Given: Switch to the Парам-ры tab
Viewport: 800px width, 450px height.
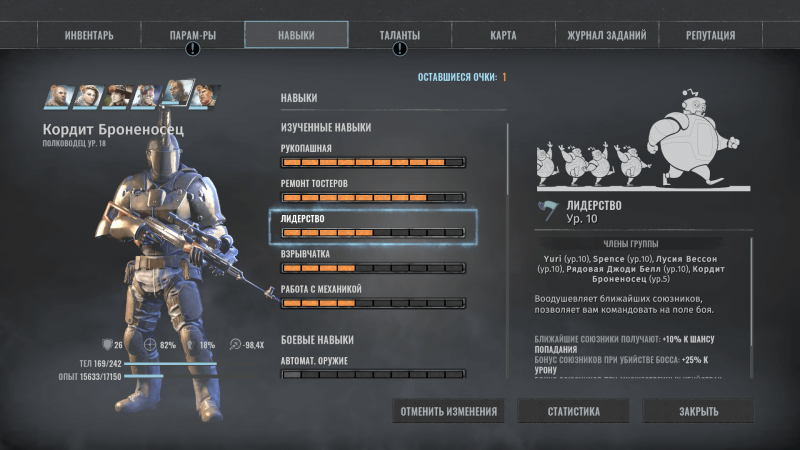Looking at the screenshot, I should click(193, 35).
